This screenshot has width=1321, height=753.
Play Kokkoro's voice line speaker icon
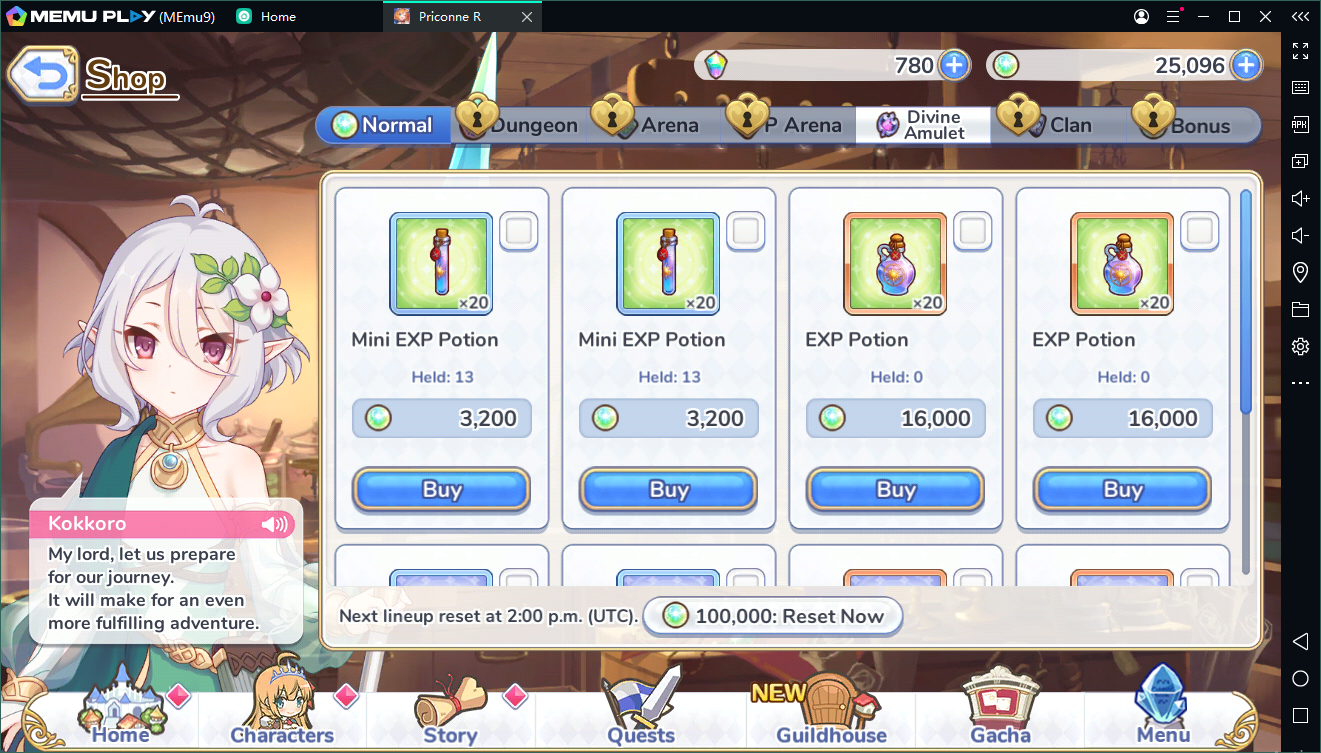click(273, 524)
